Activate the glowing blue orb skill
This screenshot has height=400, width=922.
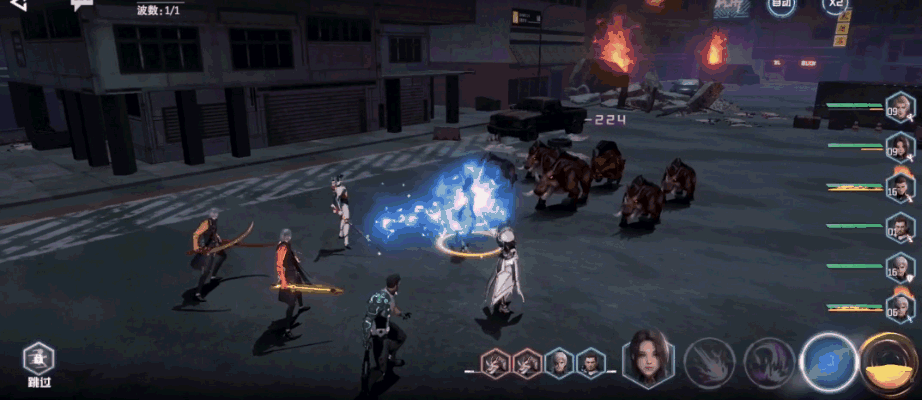pos(829,361)
